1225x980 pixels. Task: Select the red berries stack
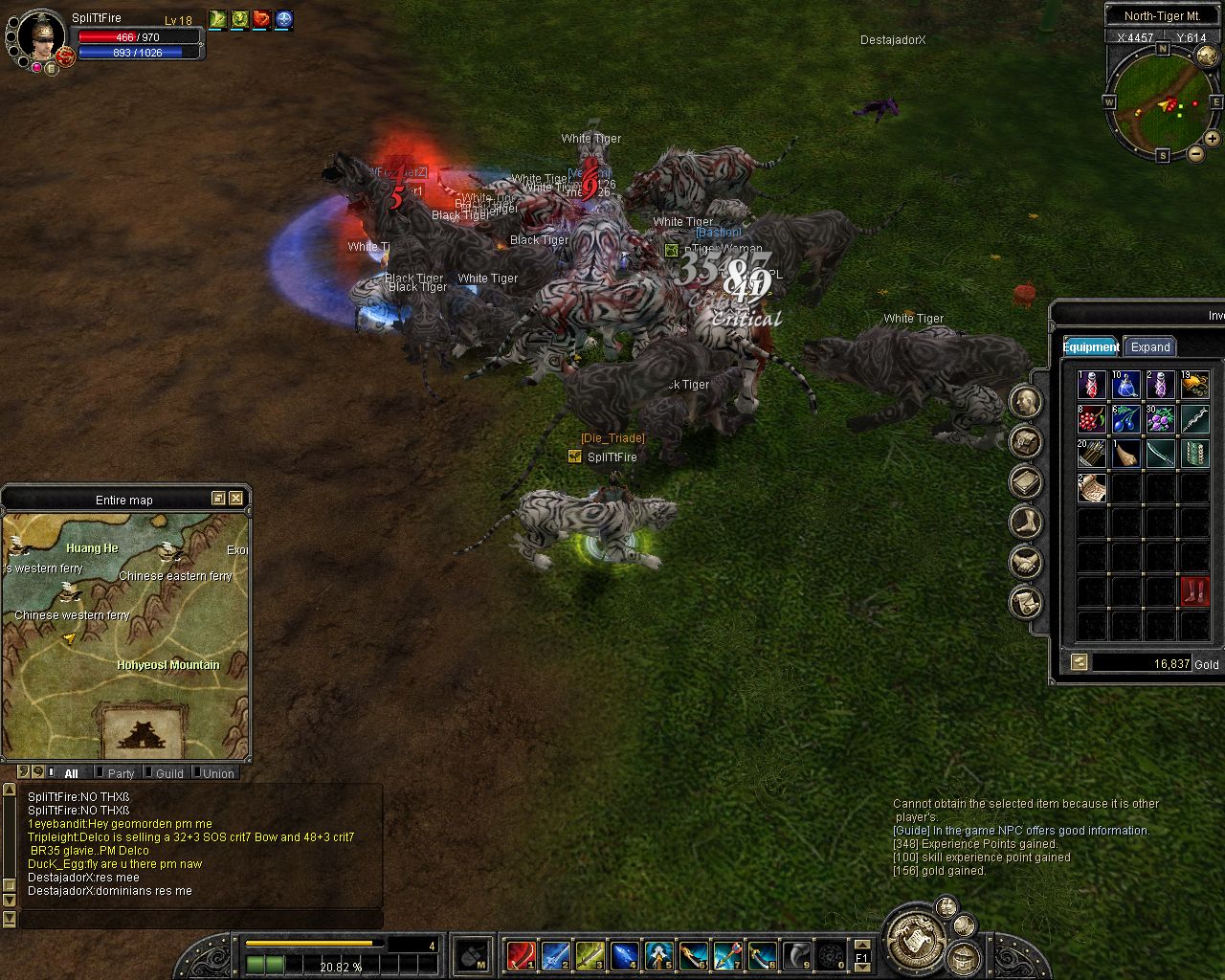pos(1092,419)
